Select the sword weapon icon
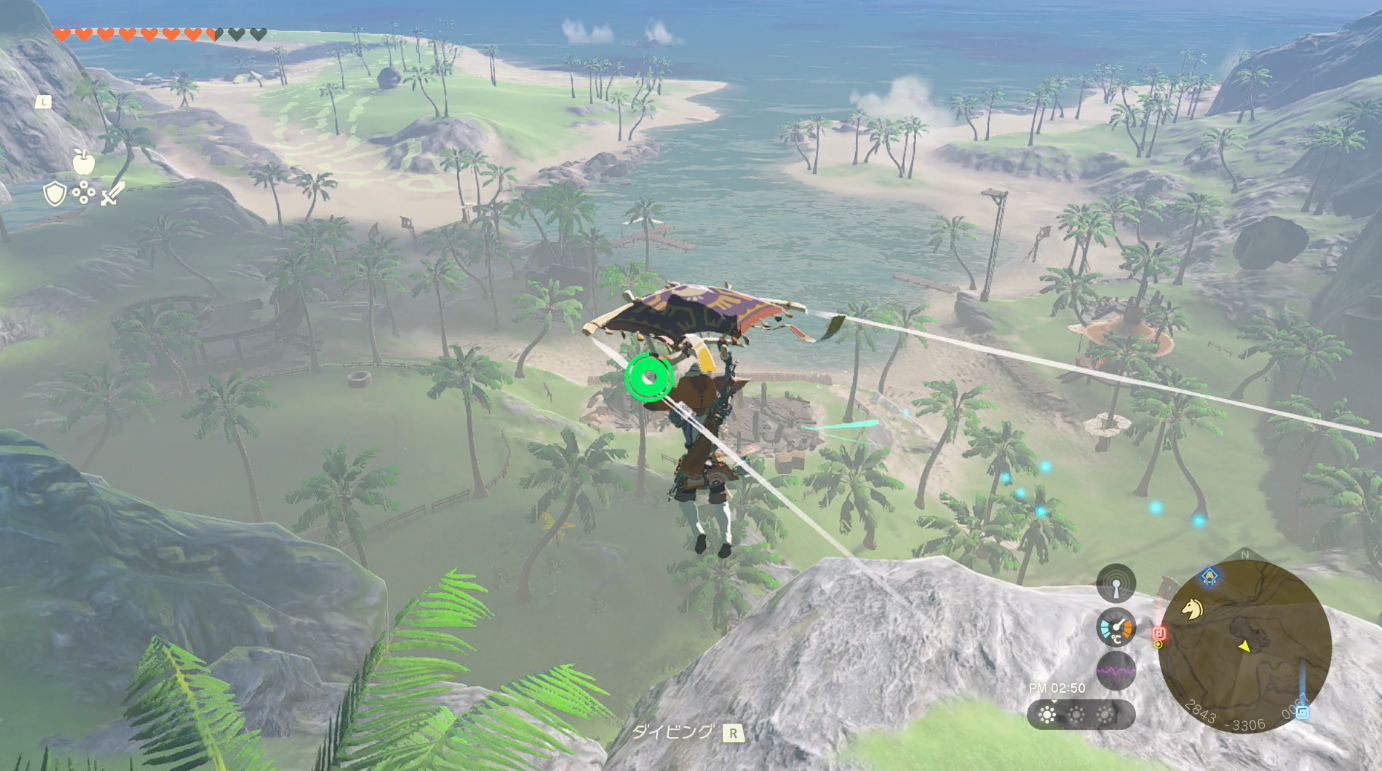1382x771 pixels. coord(113,194)
